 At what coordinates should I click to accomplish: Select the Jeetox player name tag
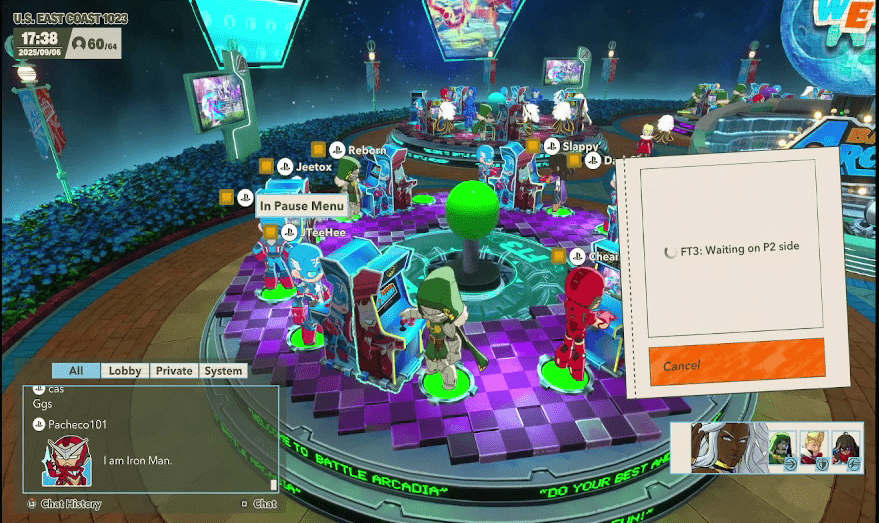click(x=313, y=167)
